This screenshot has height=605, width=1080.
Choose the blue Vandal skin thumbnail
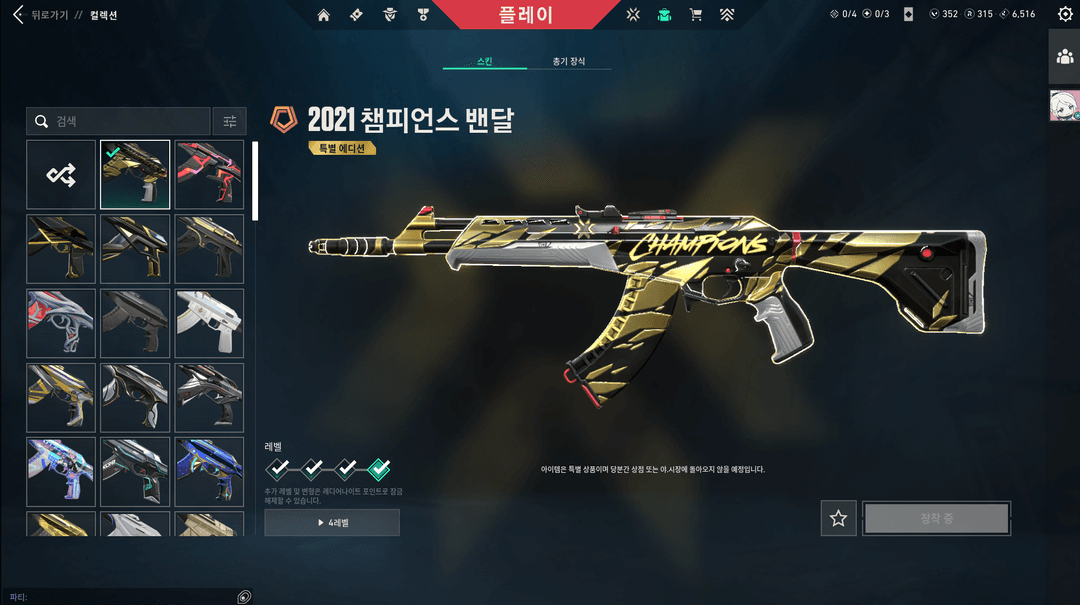[x=209, y=471]
